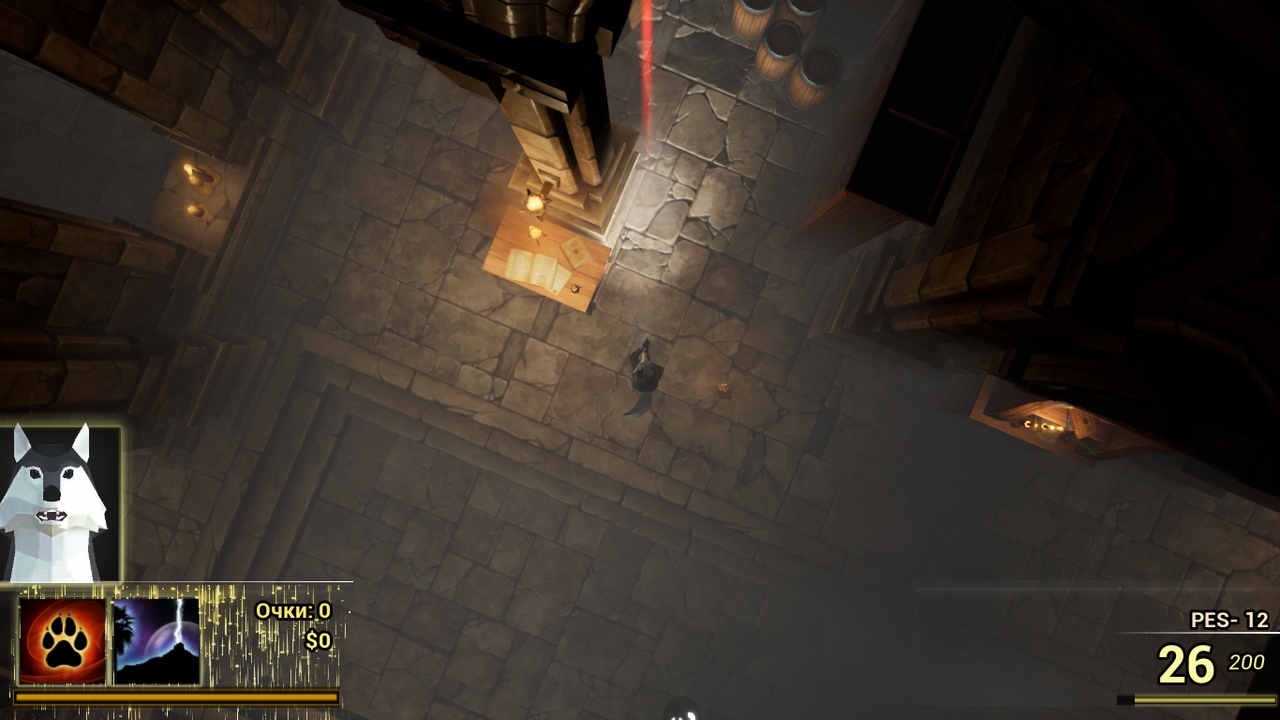Click the weapon reload progress bar
Image resolution: width=1280 pixels, height=720 pixels.
1200,700
